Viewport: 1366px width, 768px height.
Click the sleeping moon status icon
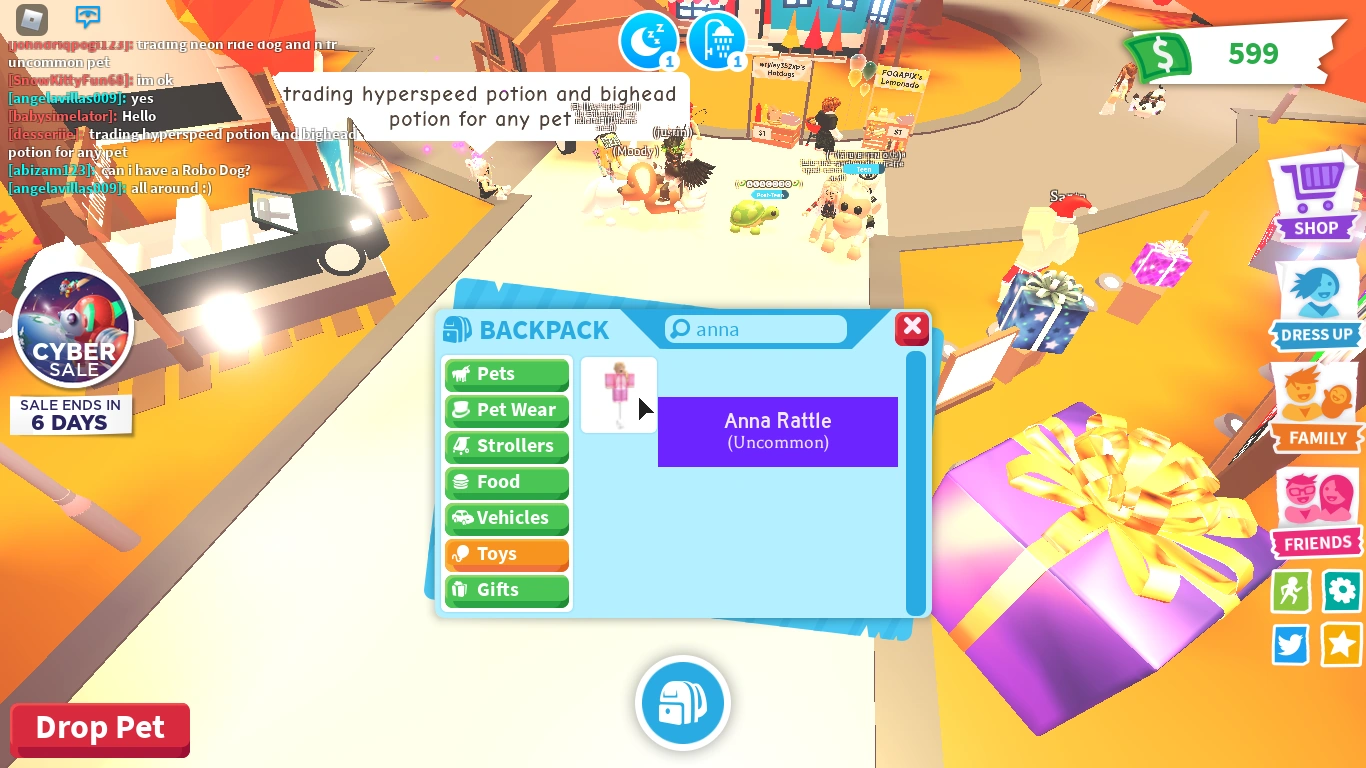(648, 40)
